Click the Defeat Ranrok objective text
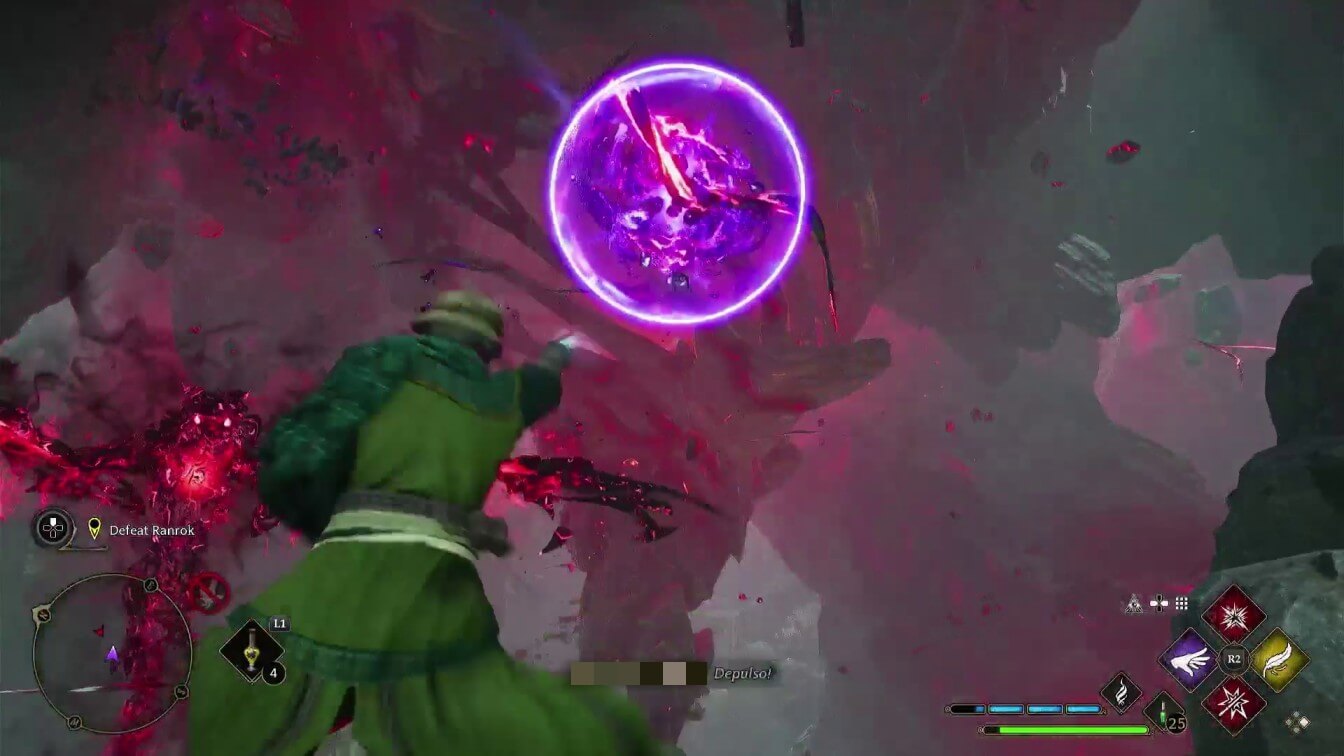The width and height of the screenshot is (1344, 756). (152, 530)
